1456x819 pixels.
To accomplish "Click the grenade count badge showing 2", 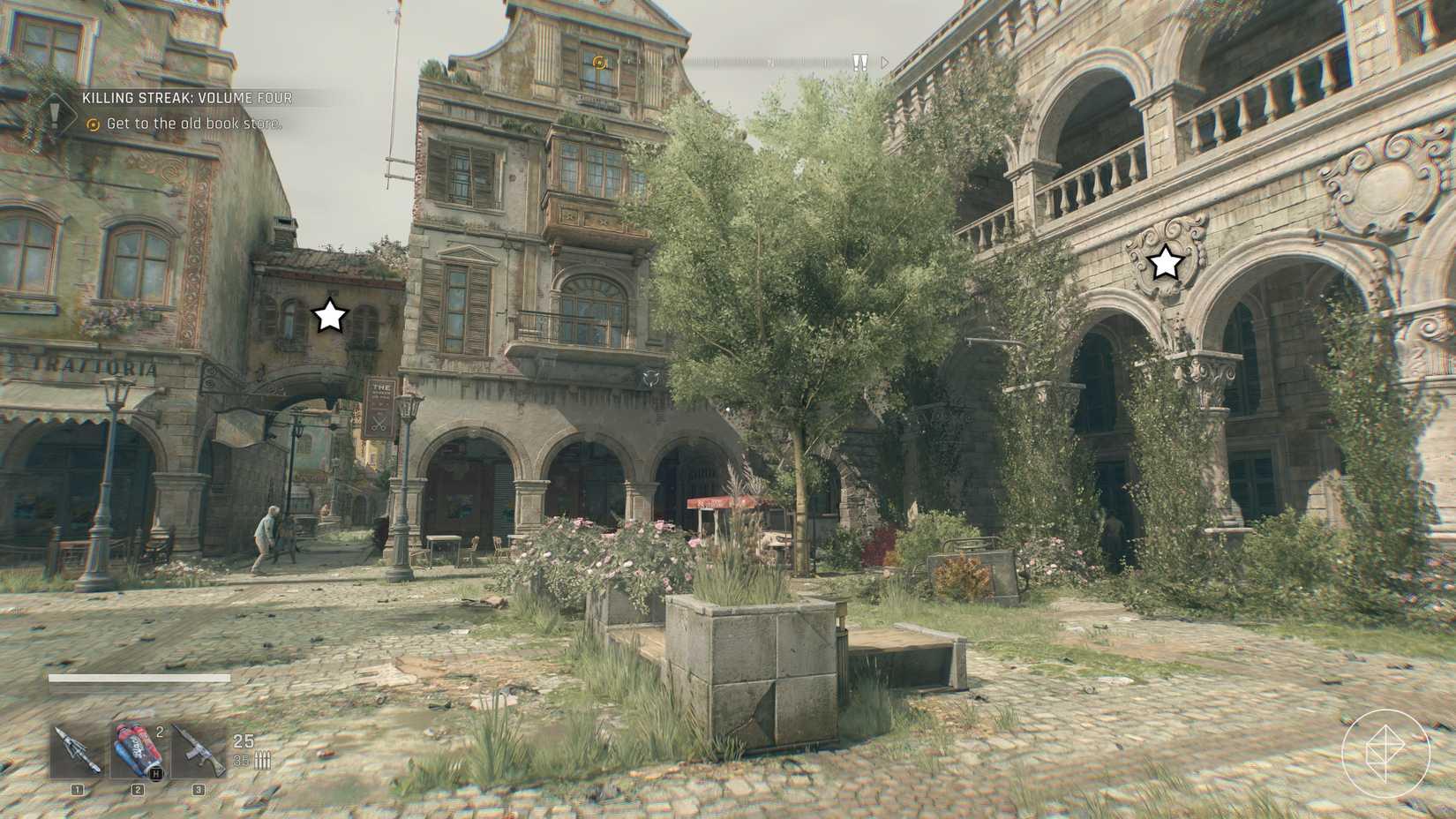I will [160, 730].
